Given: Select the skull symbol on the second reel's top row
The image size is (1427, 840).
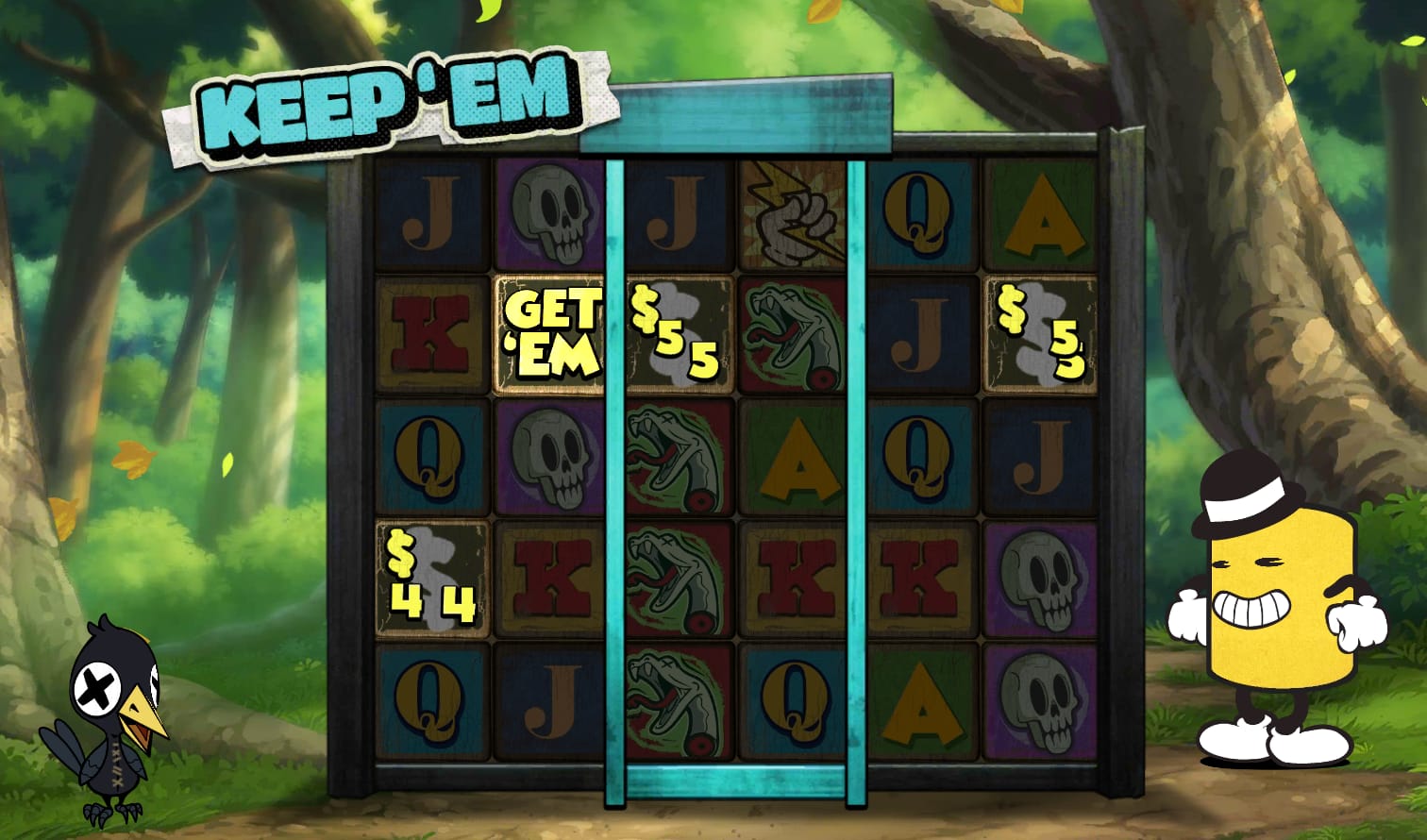Looking at the screenshot, I should (x=551, y=215).
